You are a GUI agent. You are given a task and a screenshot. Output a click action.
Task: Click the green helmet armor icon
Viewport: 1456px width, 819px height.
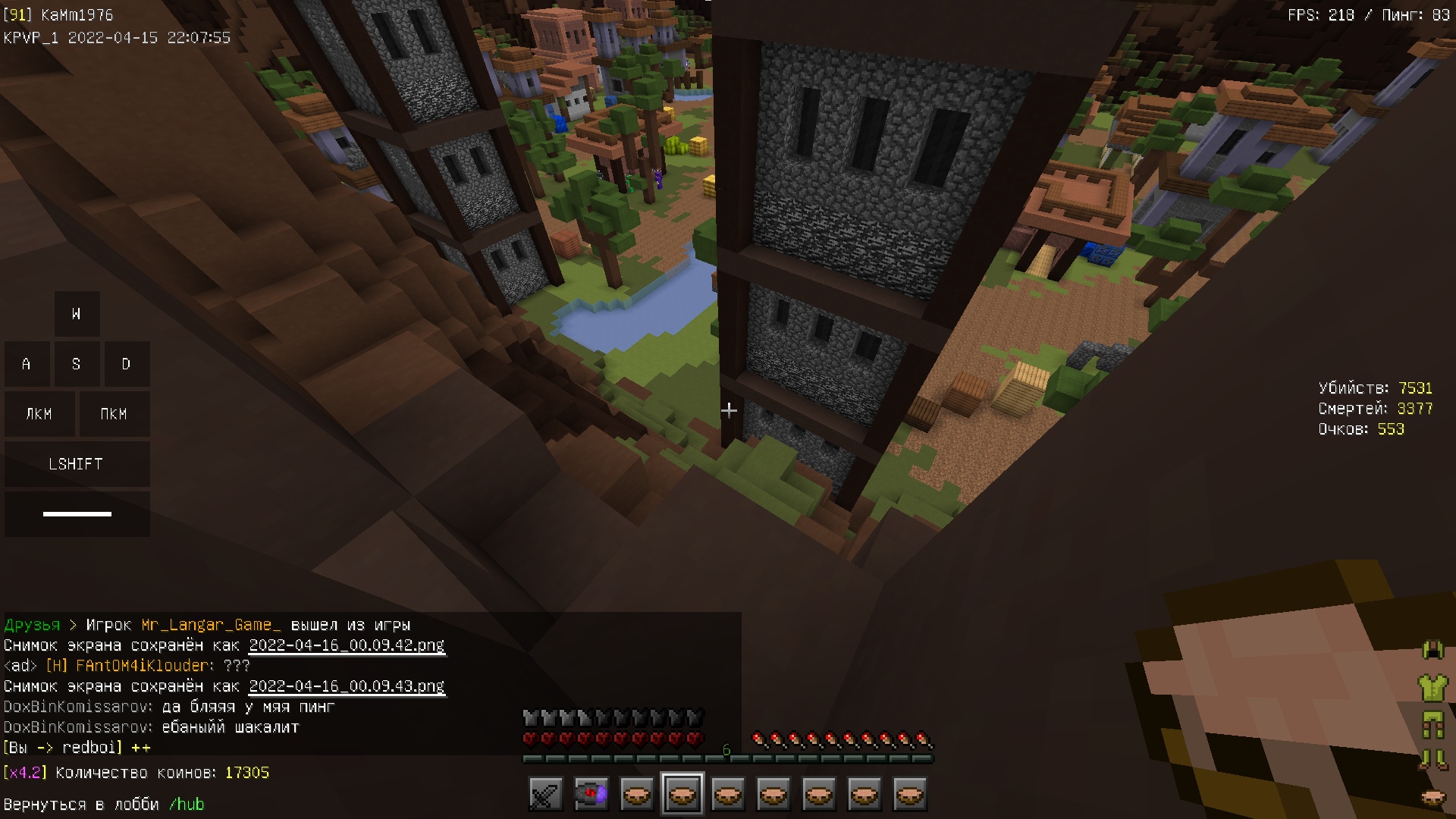point(1432,650)
